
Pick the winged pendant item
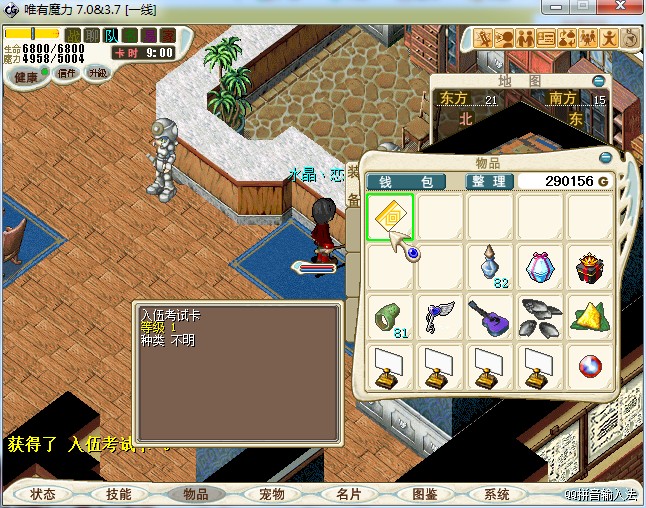click(440, 317)
